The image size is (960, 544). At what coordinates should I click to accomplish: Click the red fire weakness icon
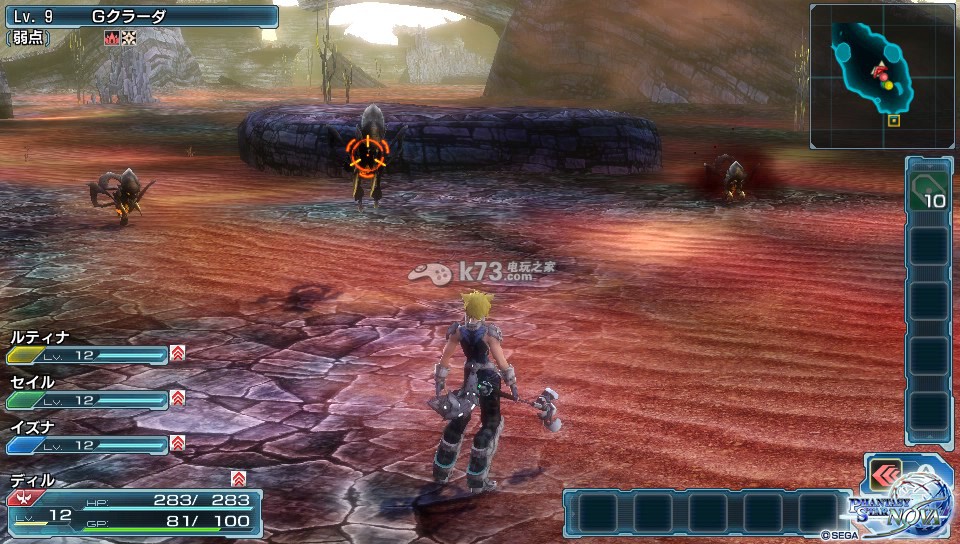click(111, 38)
